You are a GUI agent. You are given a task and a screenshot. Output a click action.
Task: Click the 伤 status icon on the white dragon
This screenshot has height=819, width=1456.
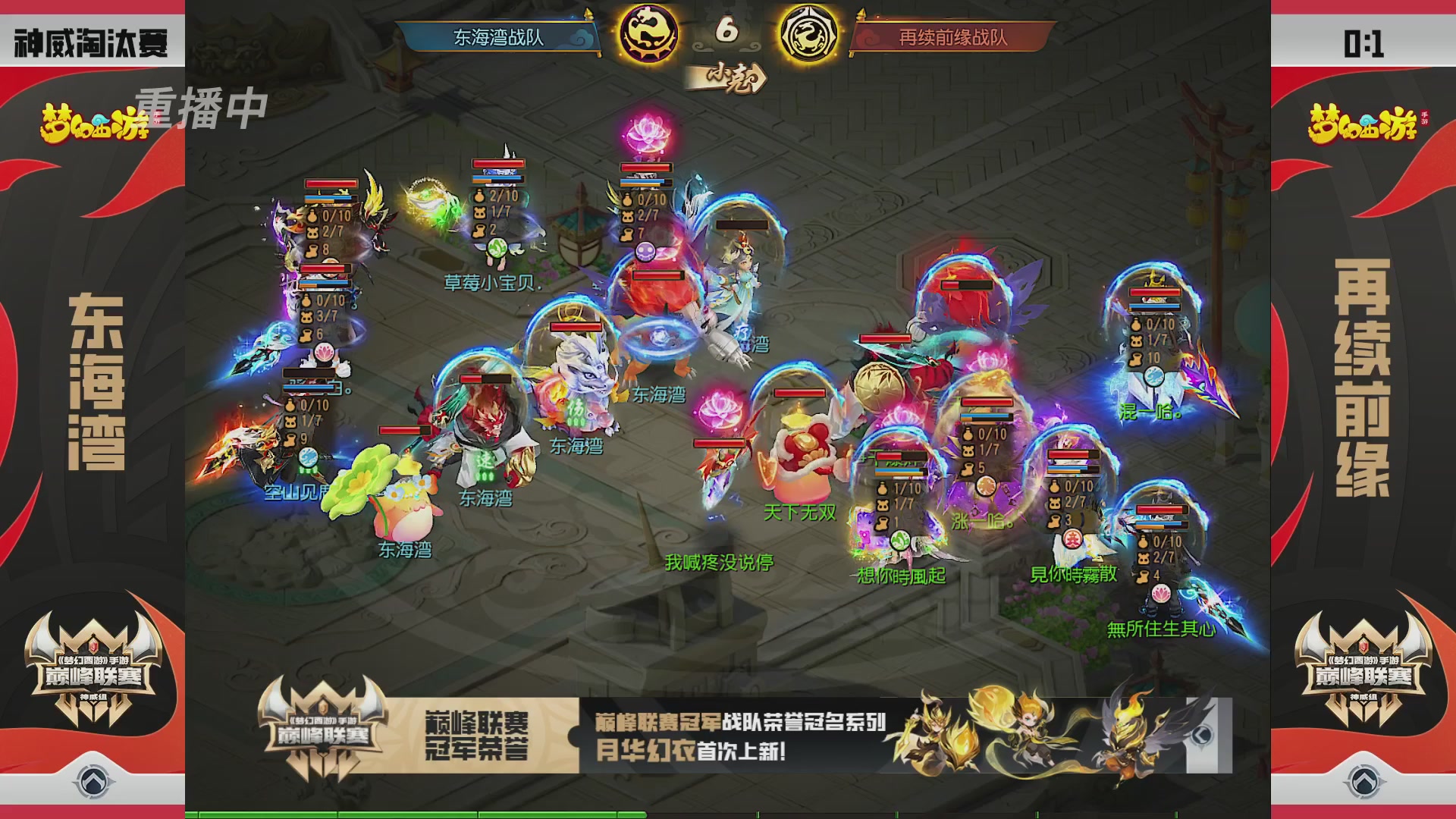pos(576,409)
